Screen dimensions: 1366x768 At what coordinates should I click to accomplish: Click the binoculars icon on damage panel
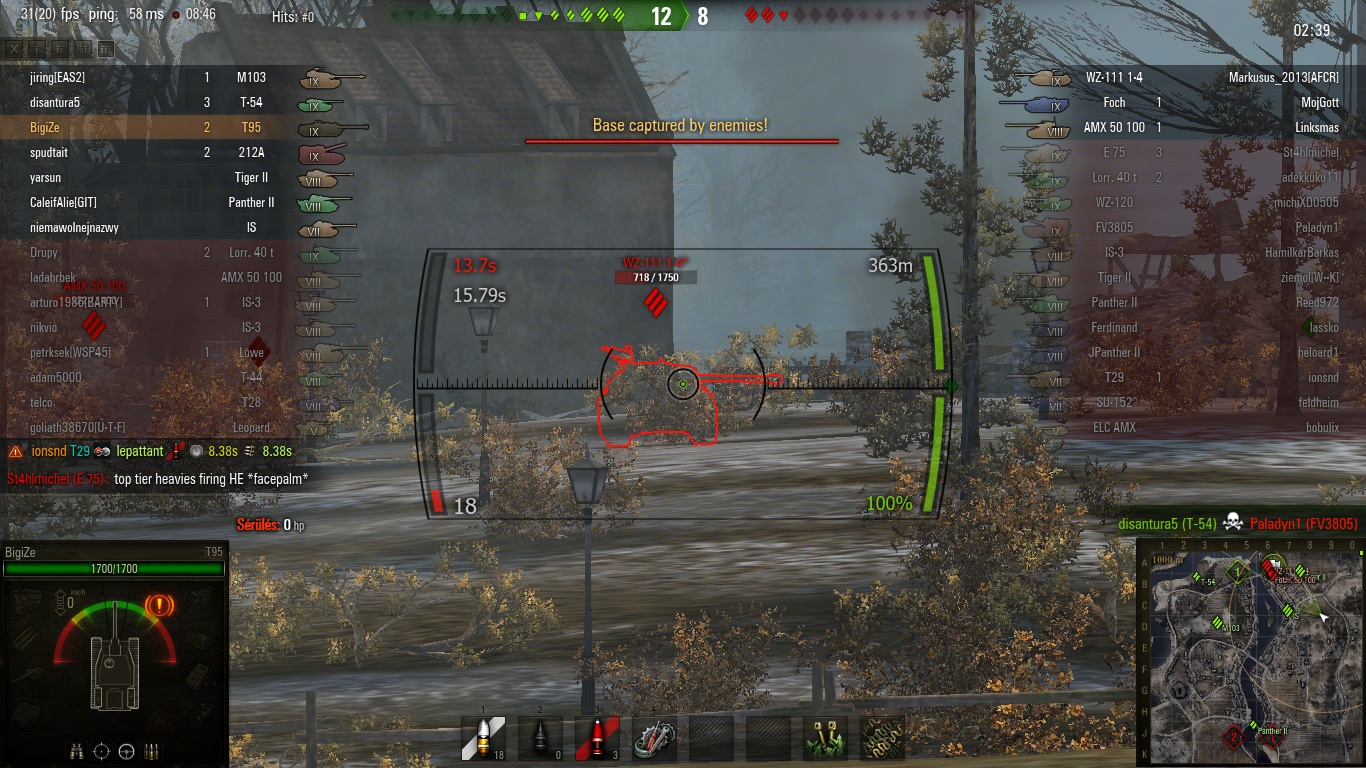pyautogui.click(x=76, y=751)
